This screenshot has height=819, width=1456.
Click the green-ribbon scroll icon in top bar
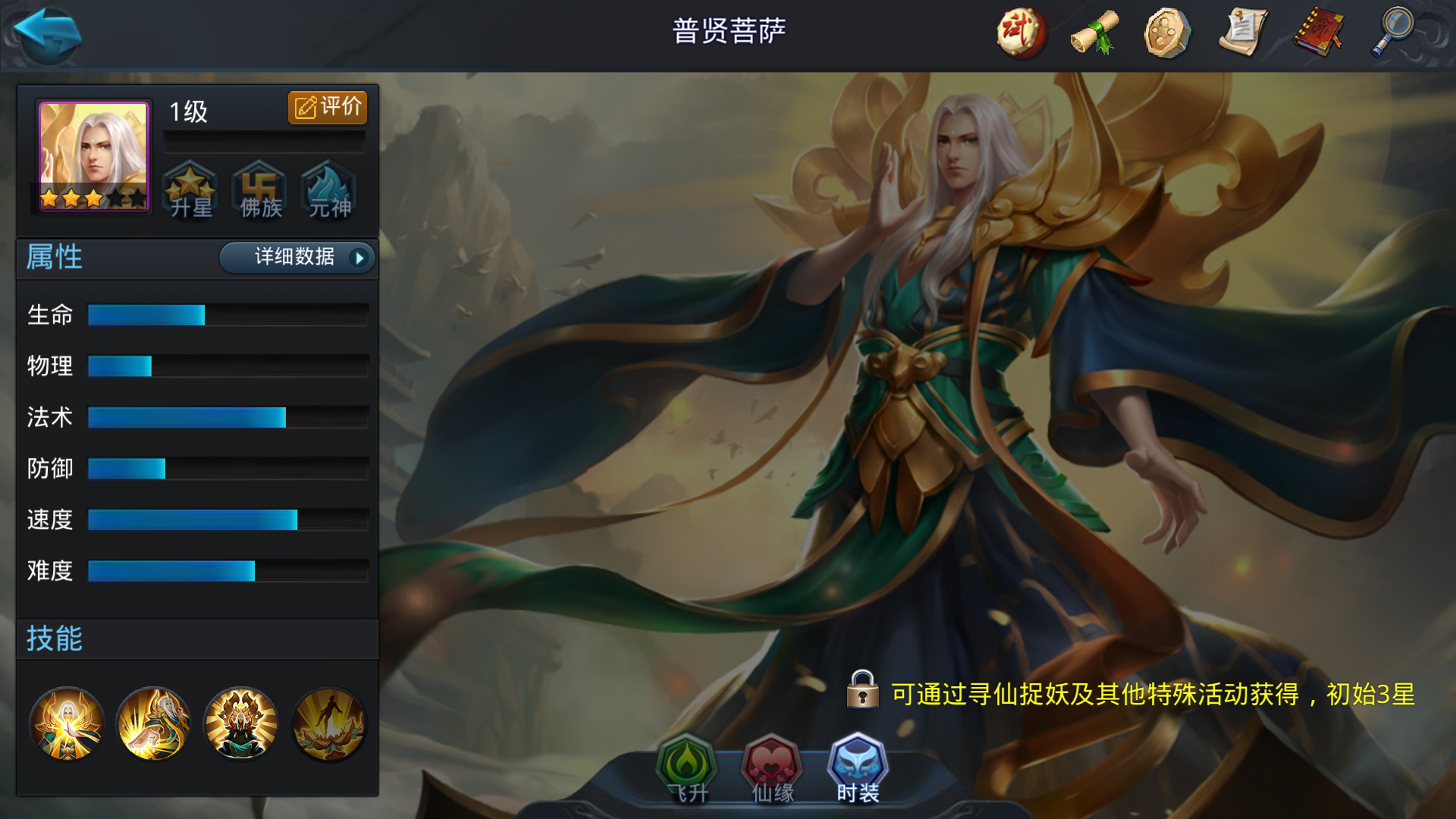tap(1093, 32)
